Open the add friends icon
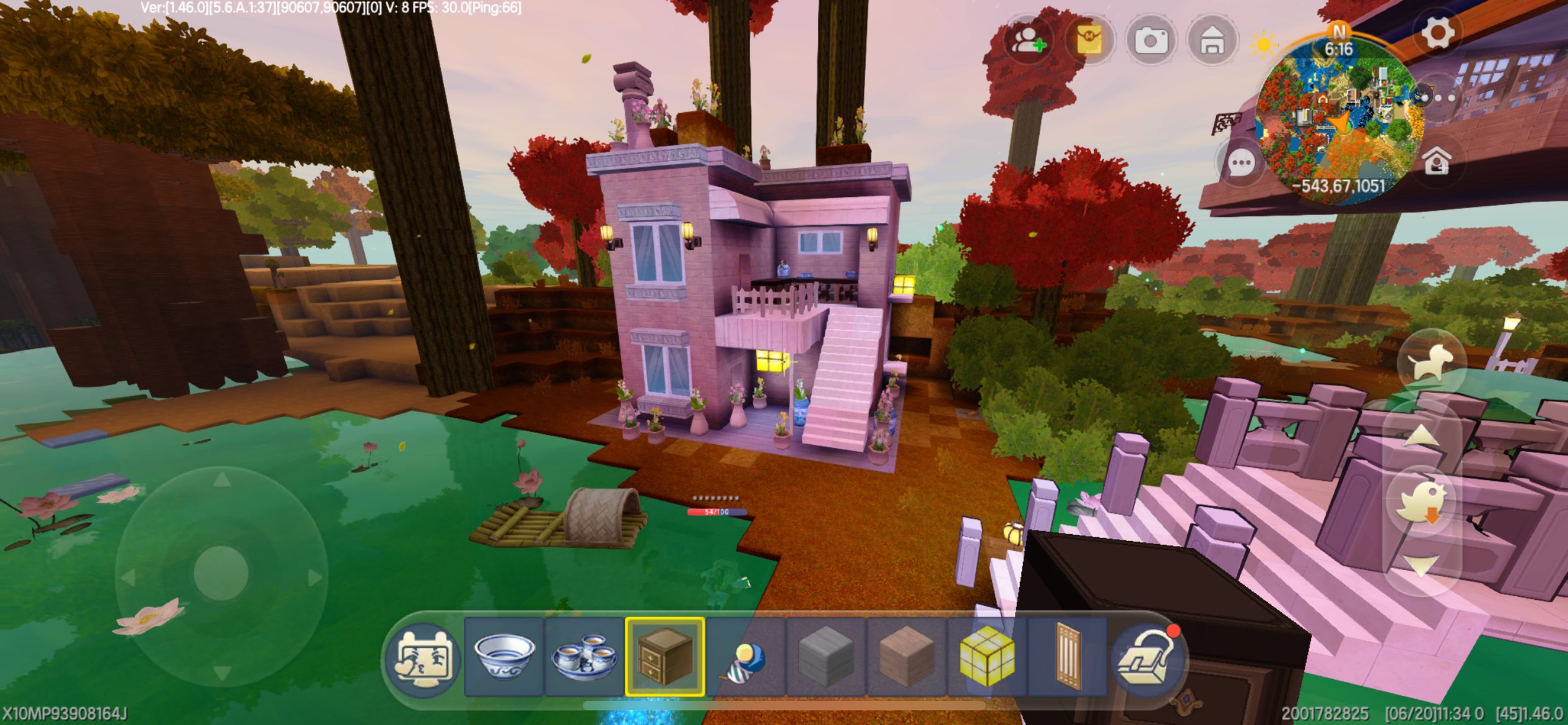Image resolution: width=1568 pixels, height=725 pixels. pos(1028,41)
